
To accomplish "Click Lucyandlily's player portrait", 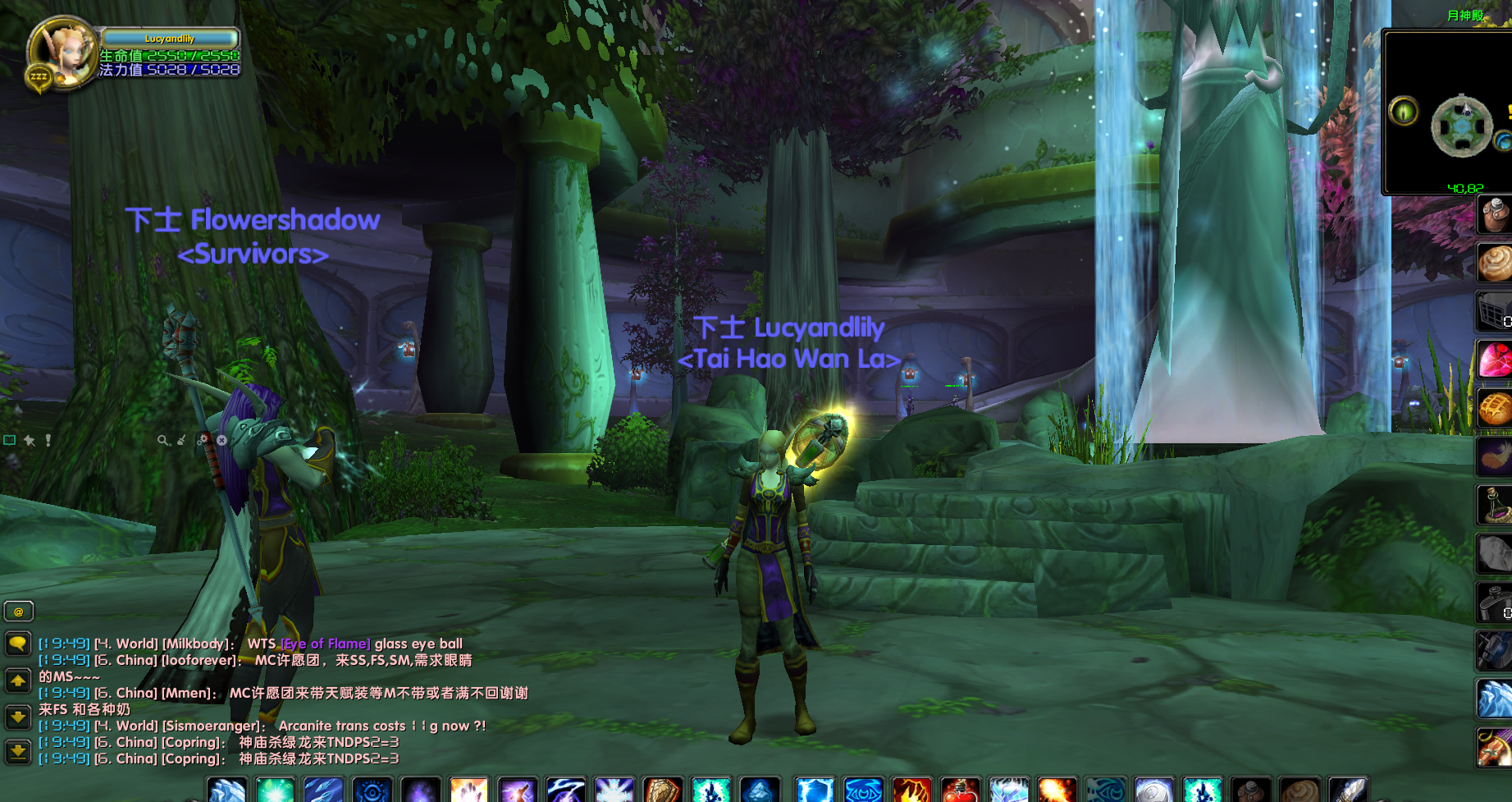I will tap(64, 51).
